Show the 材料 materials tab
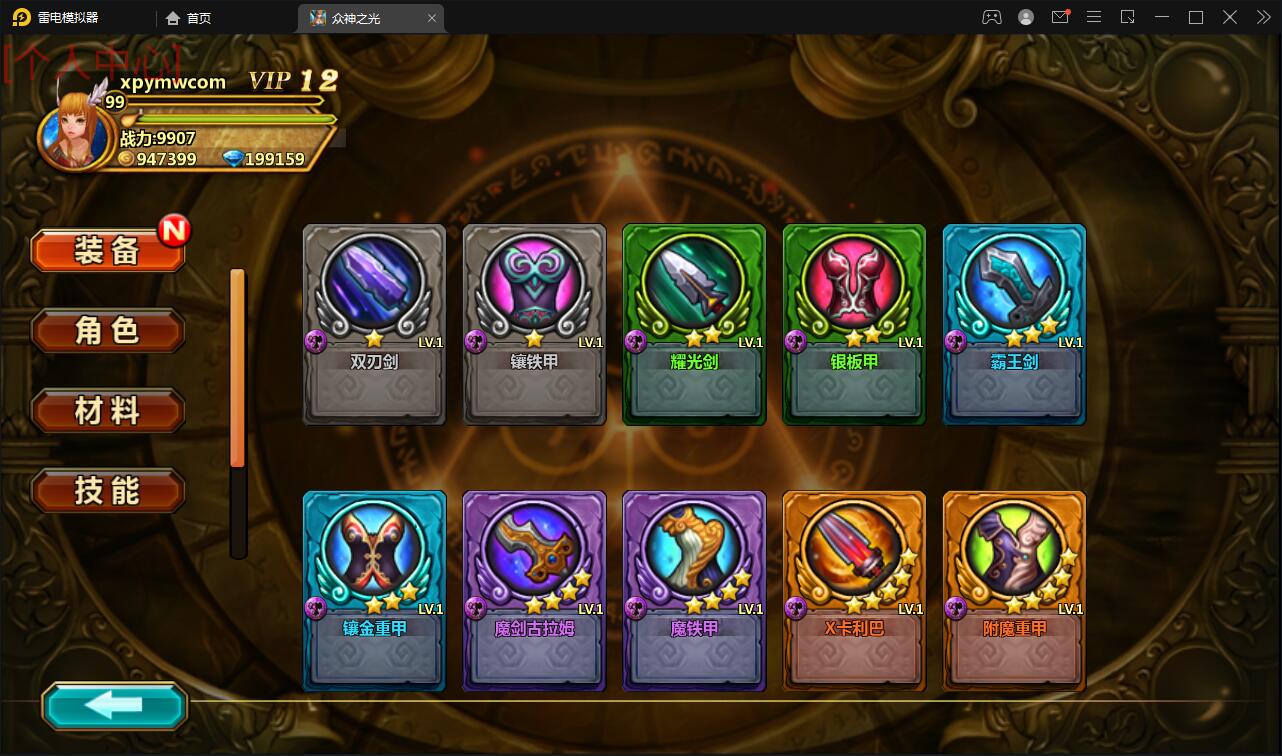1282x756 pixels. pos(108,411)
